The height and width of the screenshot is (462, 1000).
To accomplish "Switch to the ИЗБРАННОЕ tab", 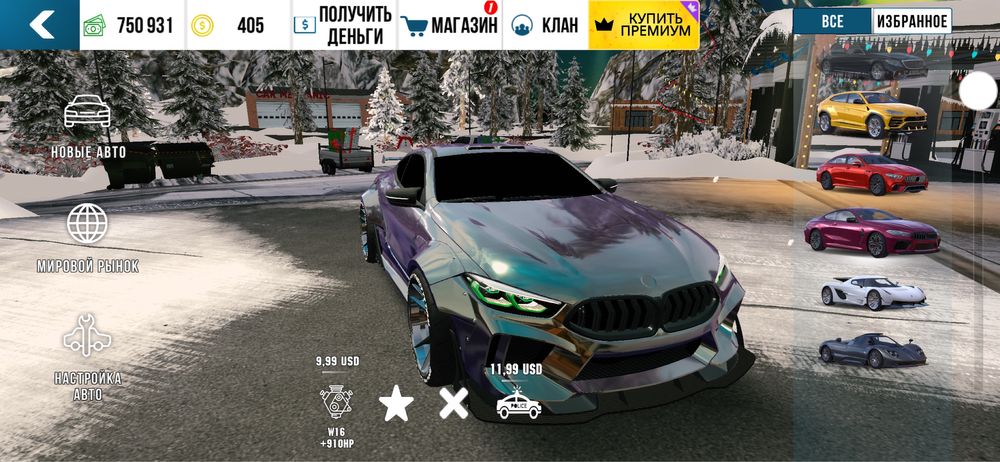I will tap(911, 20).
